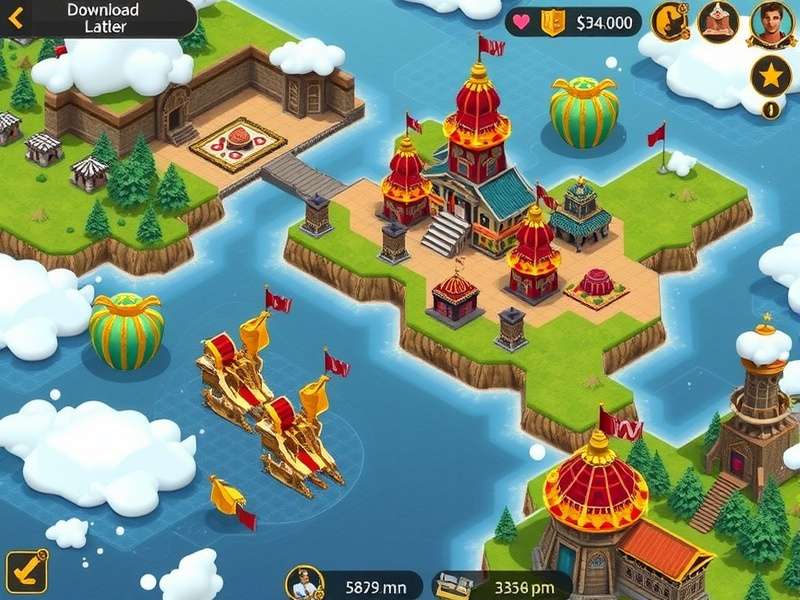Open the orange anchor button
This screenshot has height=600, width=800.
click(x=26, y=571)
